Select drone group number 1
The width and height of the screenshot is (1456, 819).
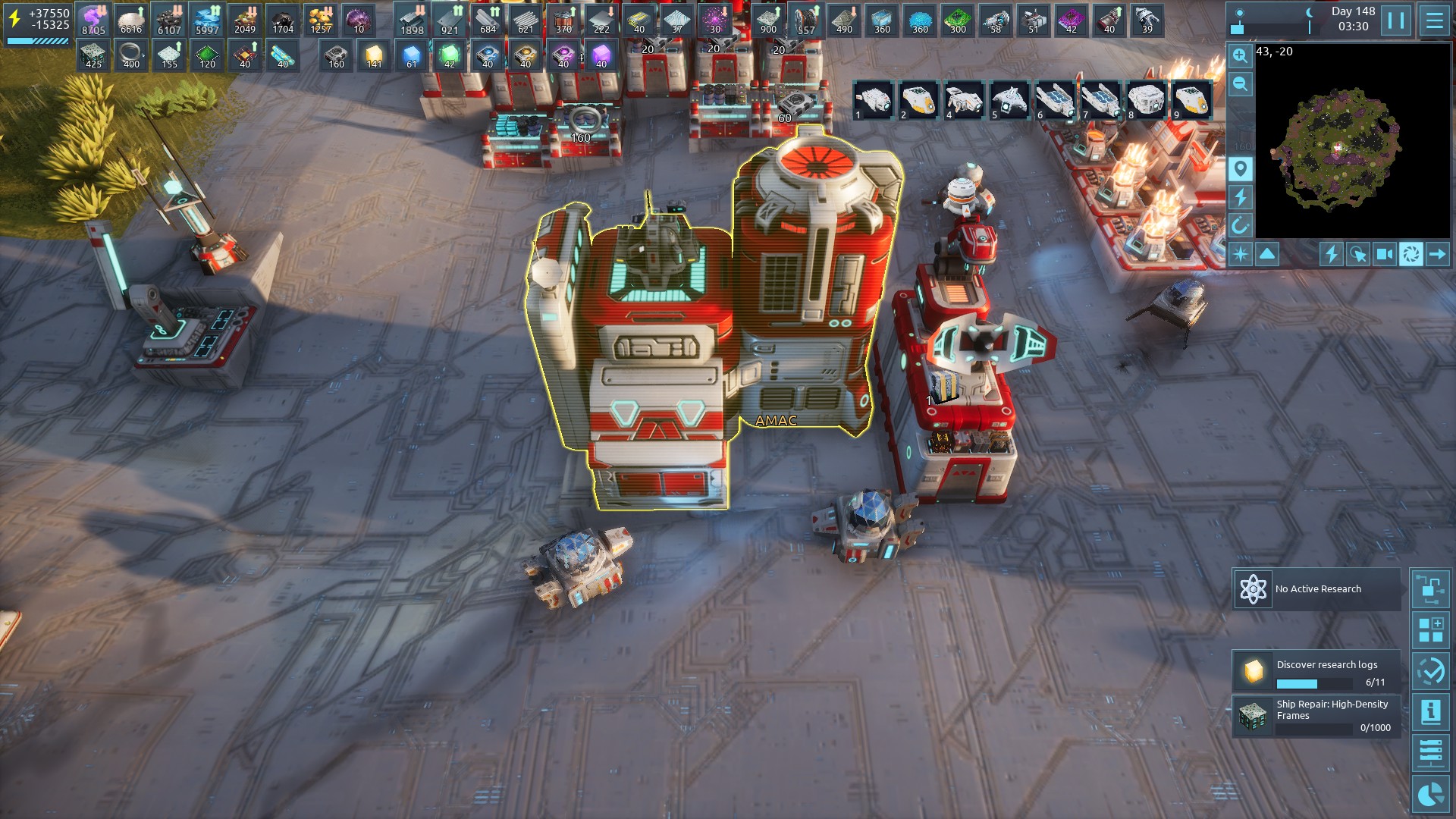(873, 100)
